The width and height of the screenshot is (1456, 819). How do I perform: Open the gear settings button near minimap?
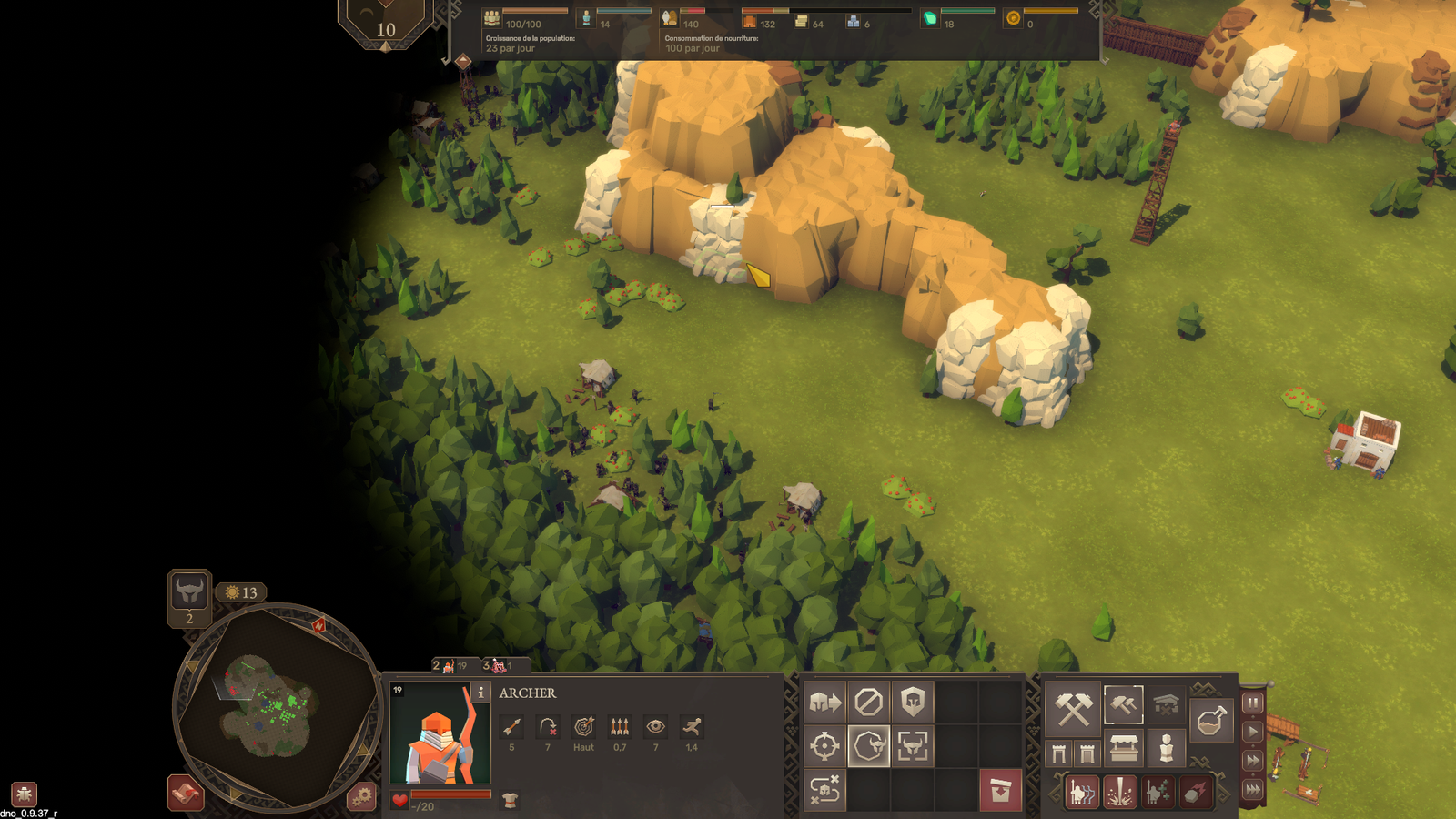tap(362, 797)
